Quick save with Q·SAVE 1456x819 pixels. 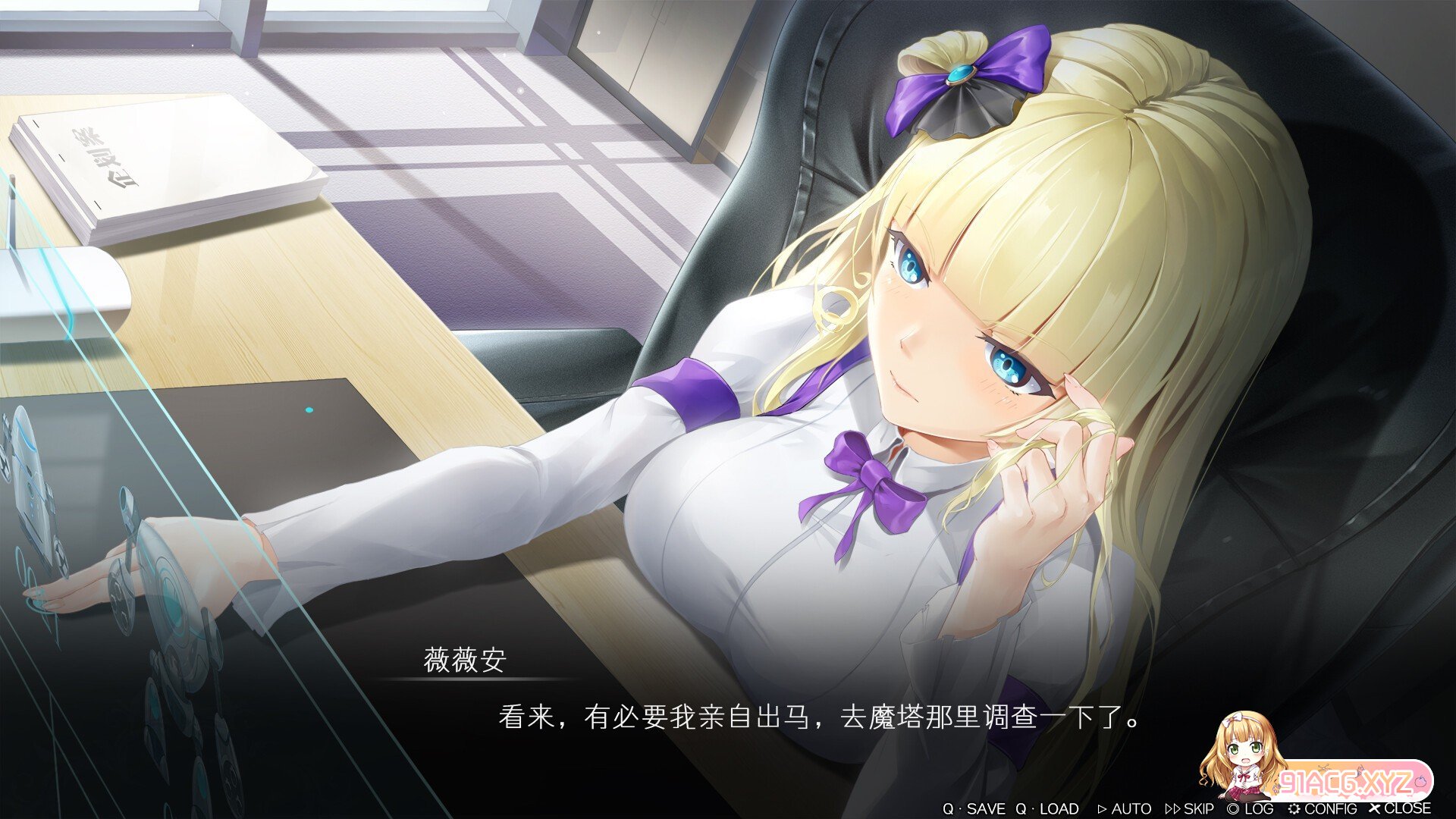(x=974, y=808)
